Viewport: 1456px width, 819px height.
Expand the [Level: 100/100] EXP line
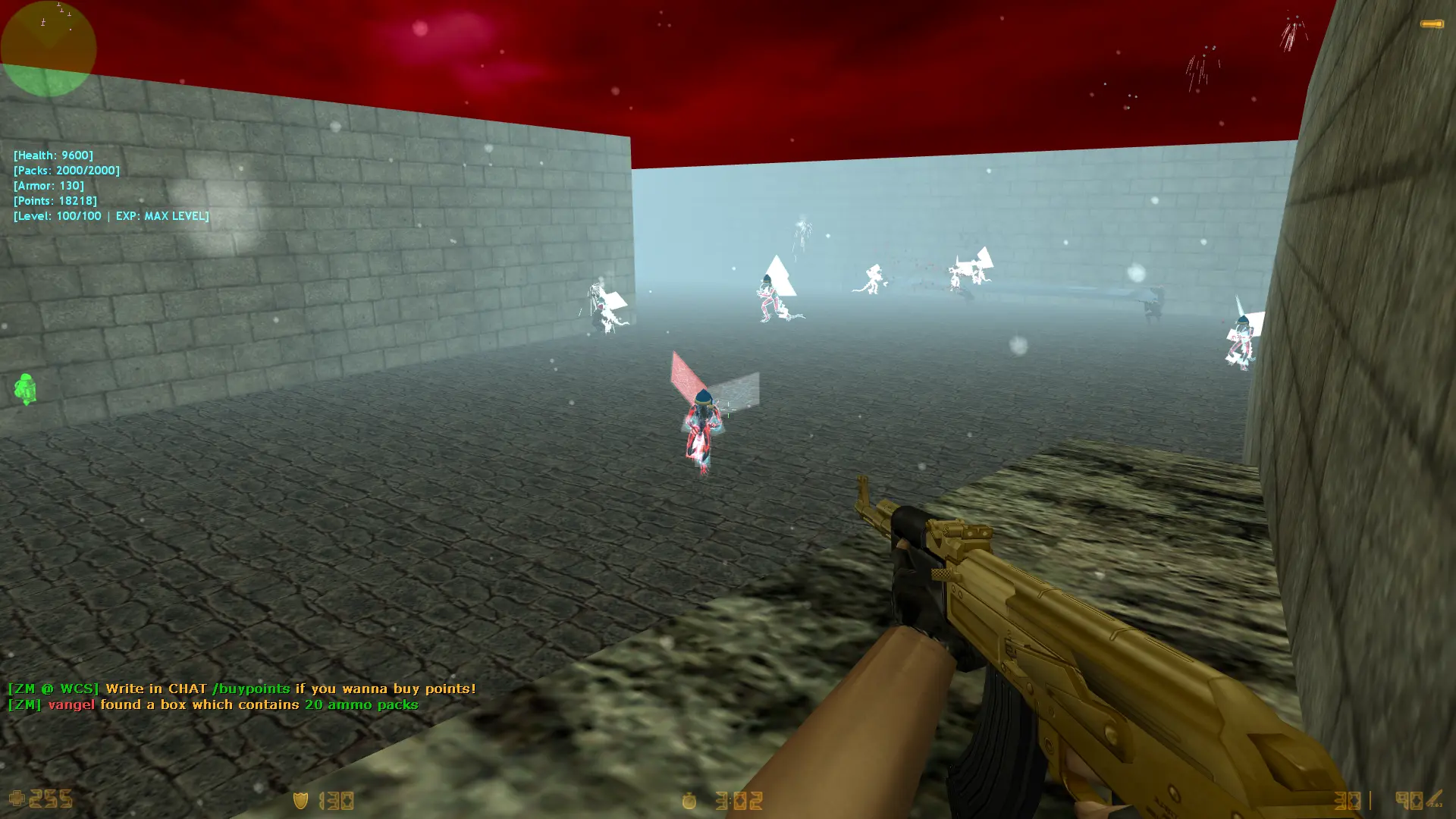coord(111,215)
